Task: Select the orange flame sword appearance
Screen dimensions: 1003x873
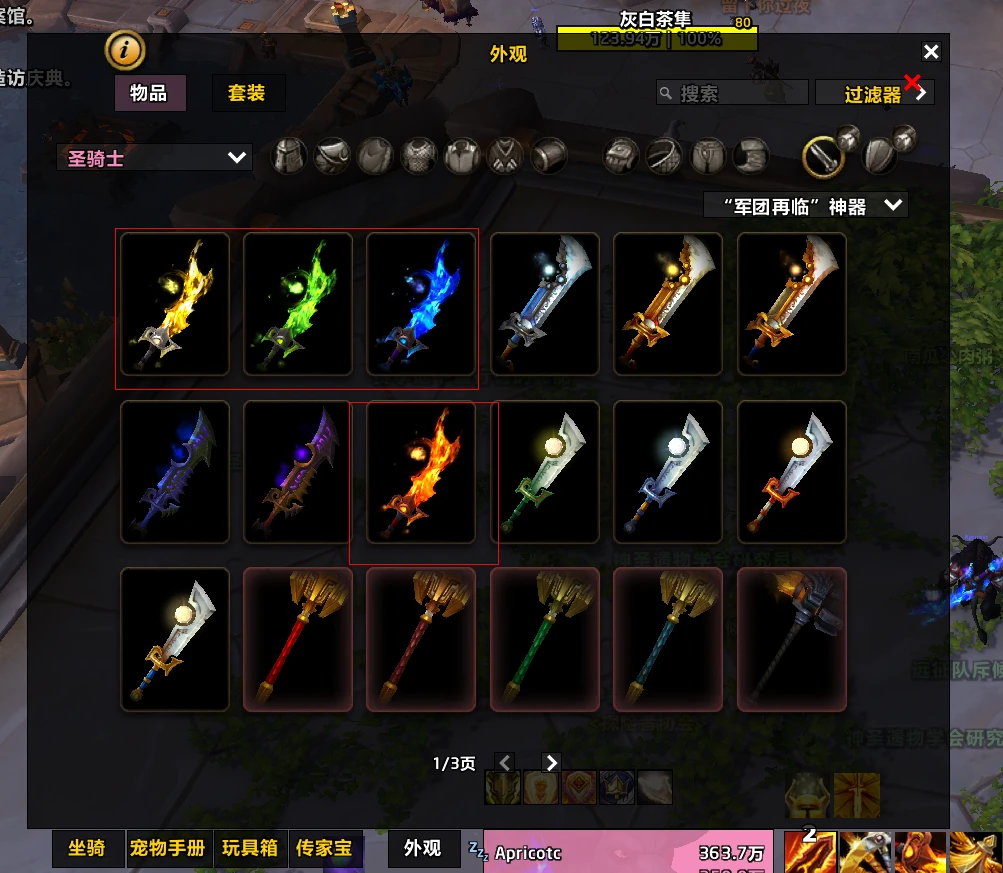Action: coord(421,472)
